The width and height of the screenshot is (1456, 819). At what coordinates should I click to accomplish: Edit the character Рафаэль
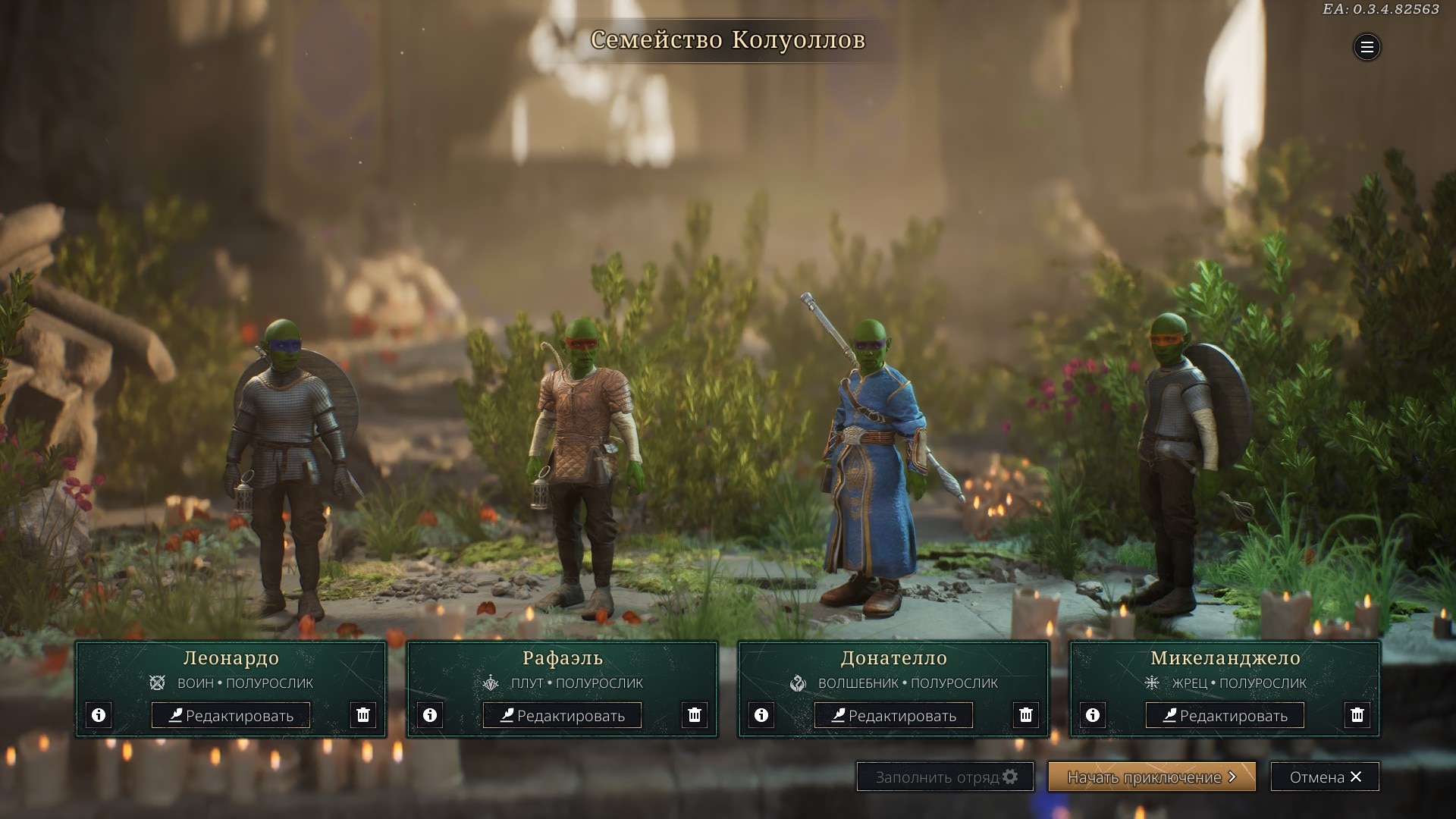coord(562,715)
